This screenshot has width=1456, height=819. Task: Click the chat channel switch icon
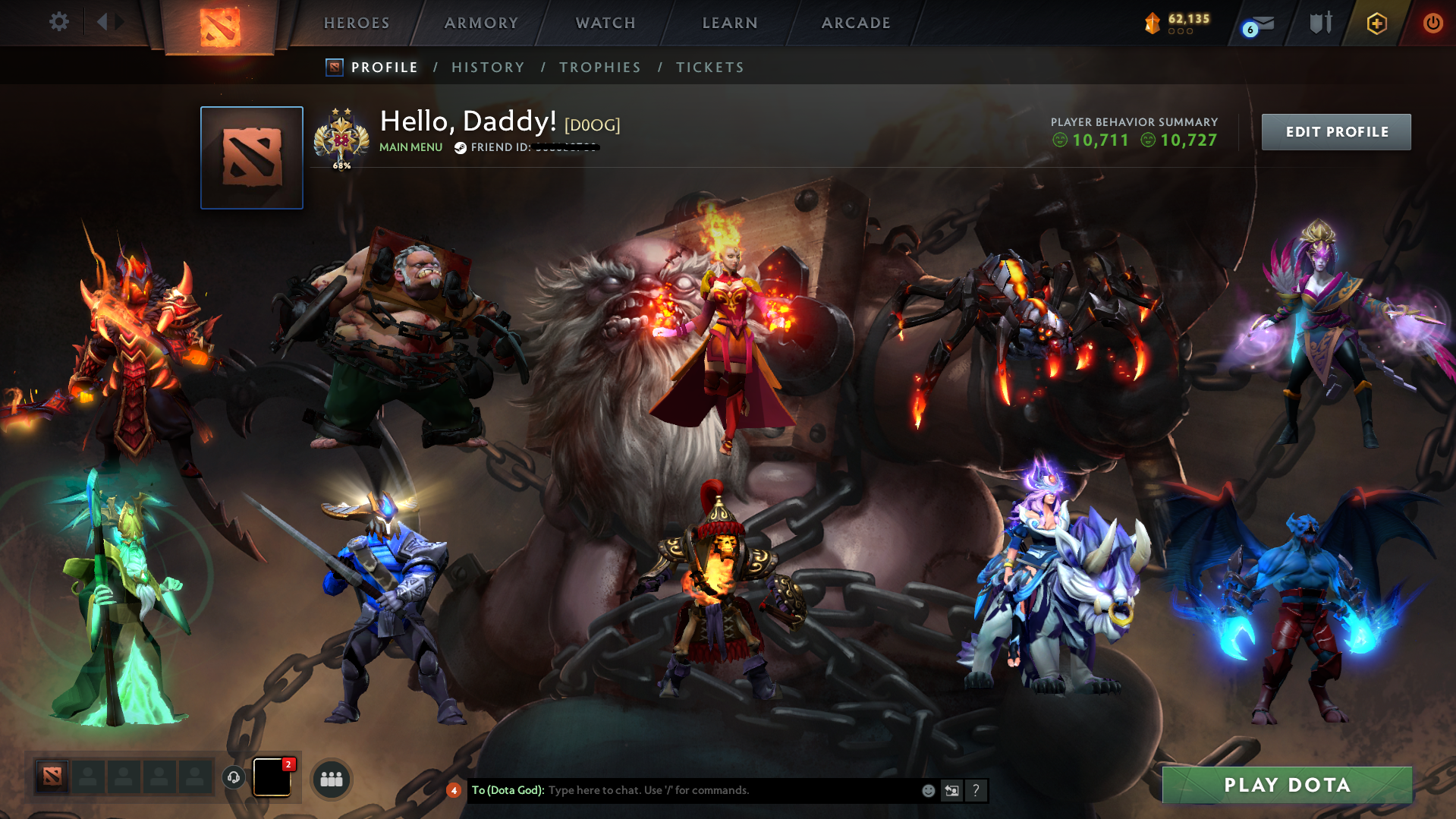pyautogui.click(x=951, y=790)
